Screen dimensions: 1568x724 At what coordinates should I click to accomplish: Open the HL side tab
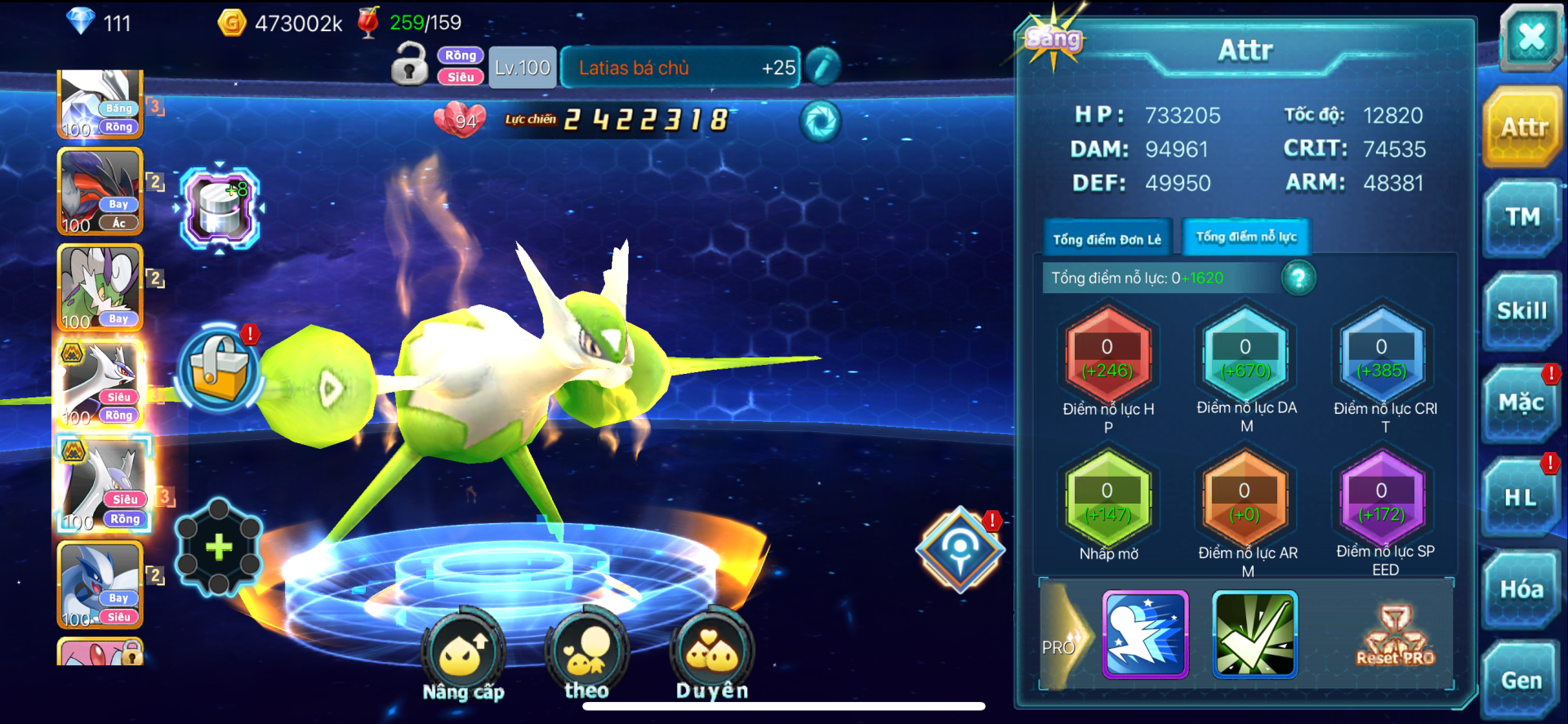[x=1521, y=497]
